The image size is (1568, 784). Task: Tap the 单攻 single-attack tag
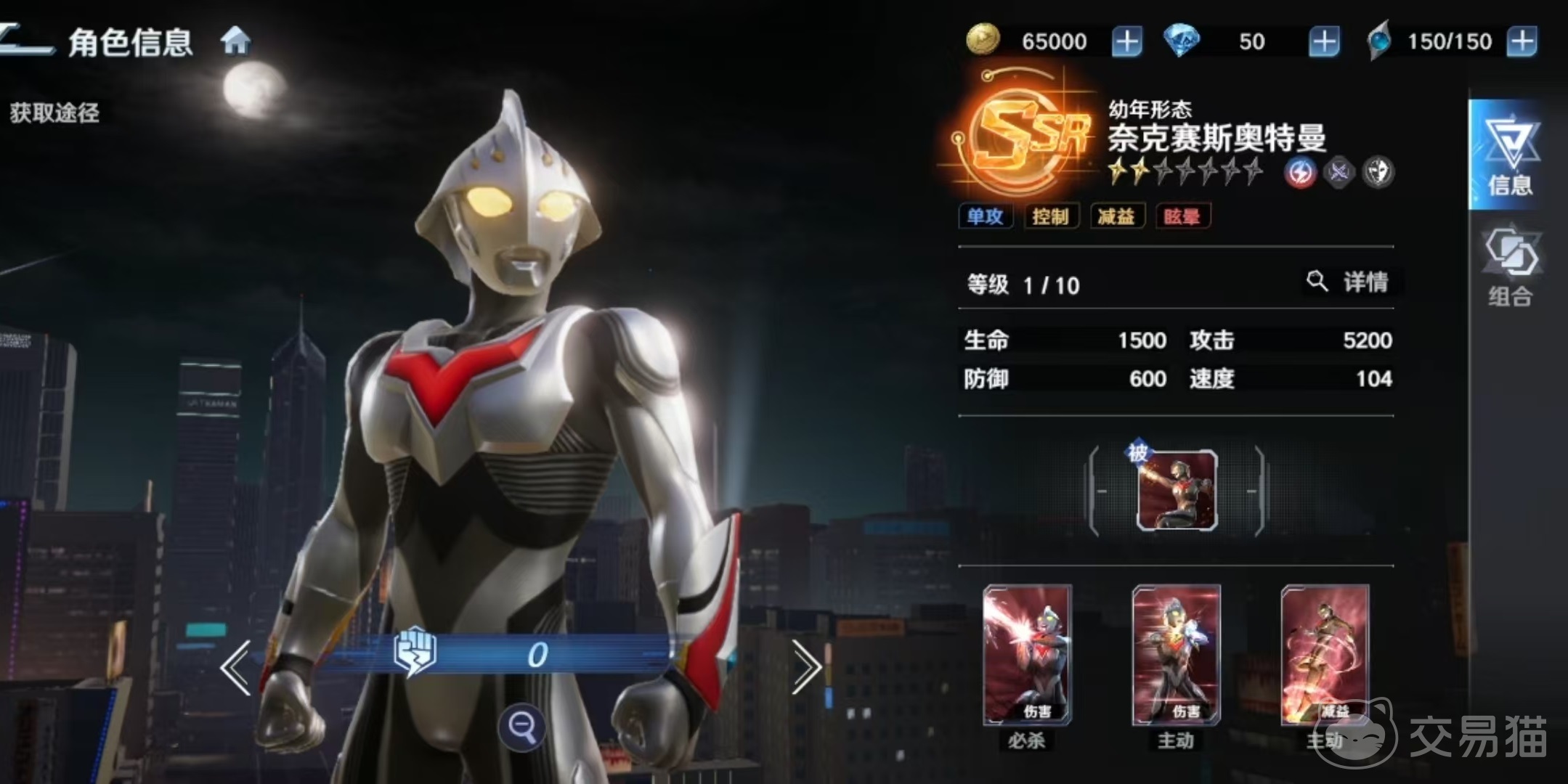pos(985,216)
